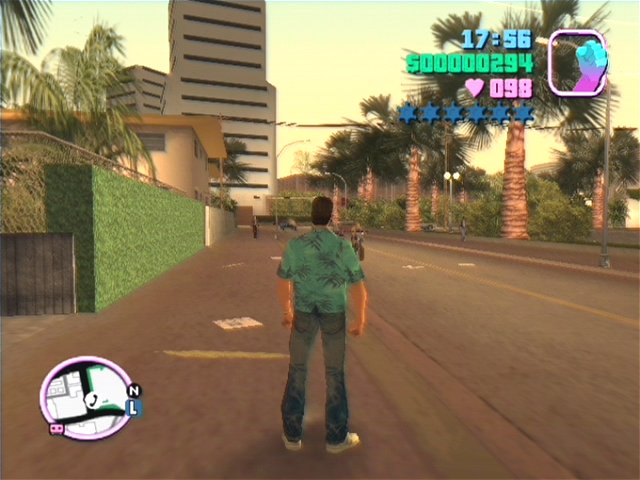
Task: Click the phone marker on the radar
Action: [x=91, y=398]
